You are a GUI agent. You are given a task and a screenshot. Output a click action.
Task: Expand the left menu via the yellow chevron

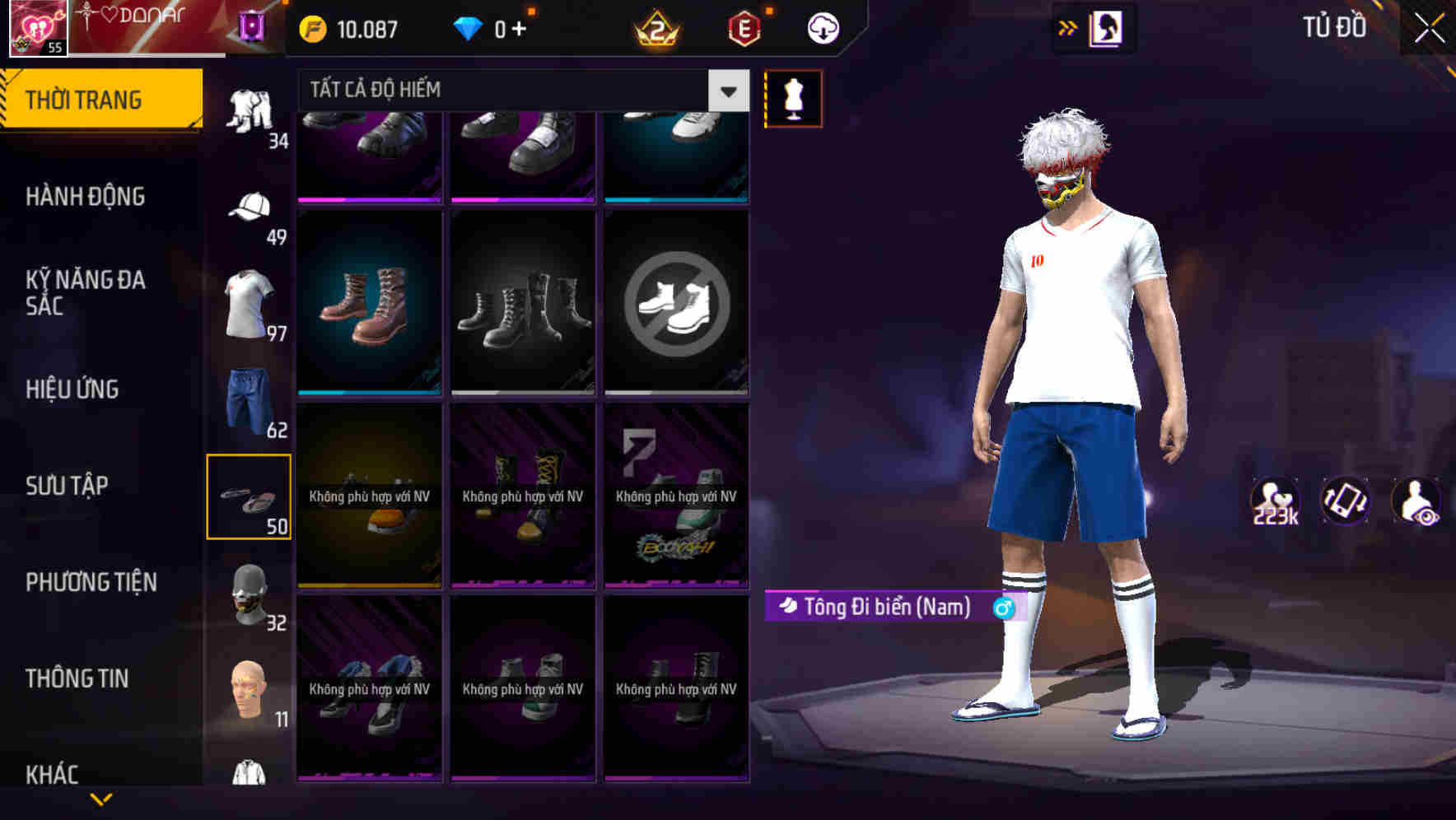point(101,799)
